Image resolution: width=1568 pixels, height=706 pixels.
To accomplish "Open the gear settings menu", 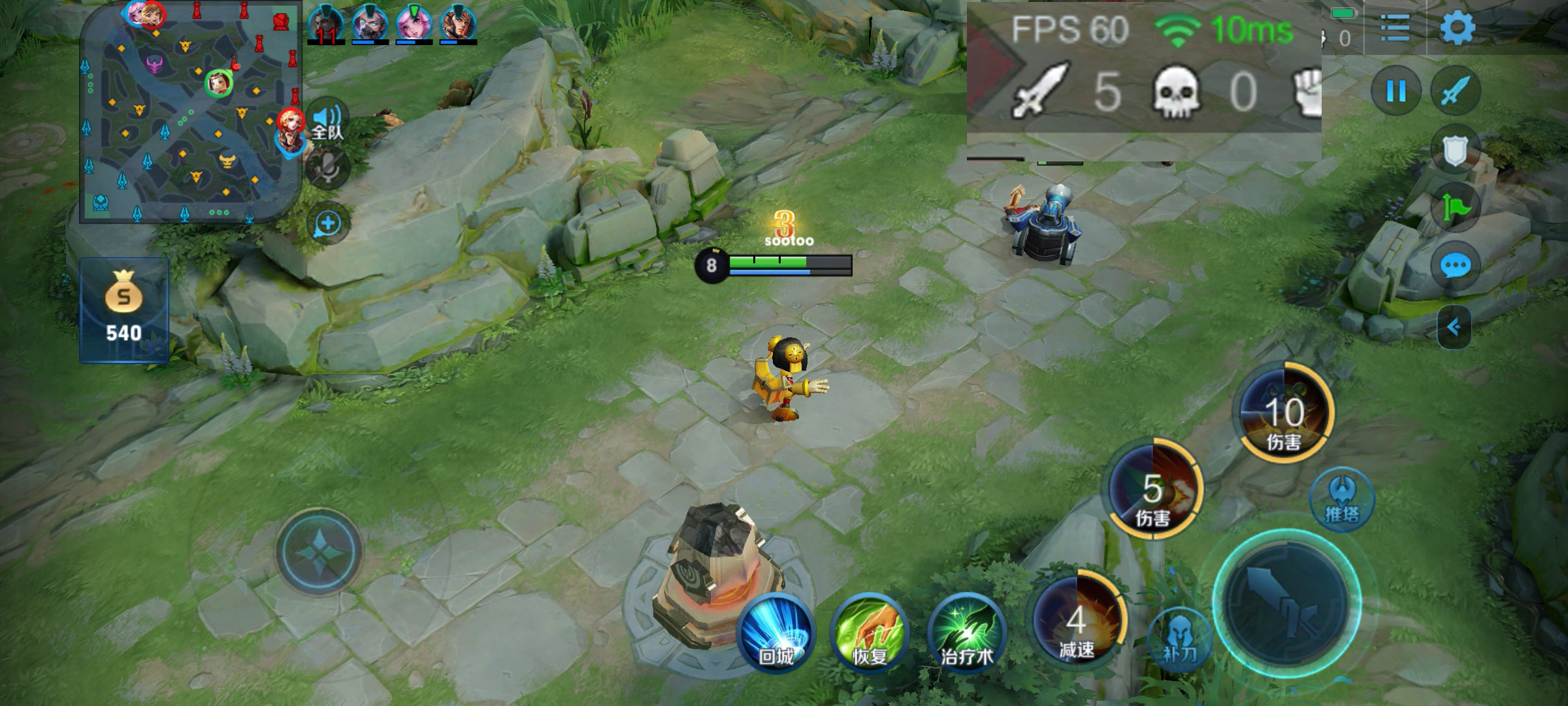I will [x=1457, y=28].
